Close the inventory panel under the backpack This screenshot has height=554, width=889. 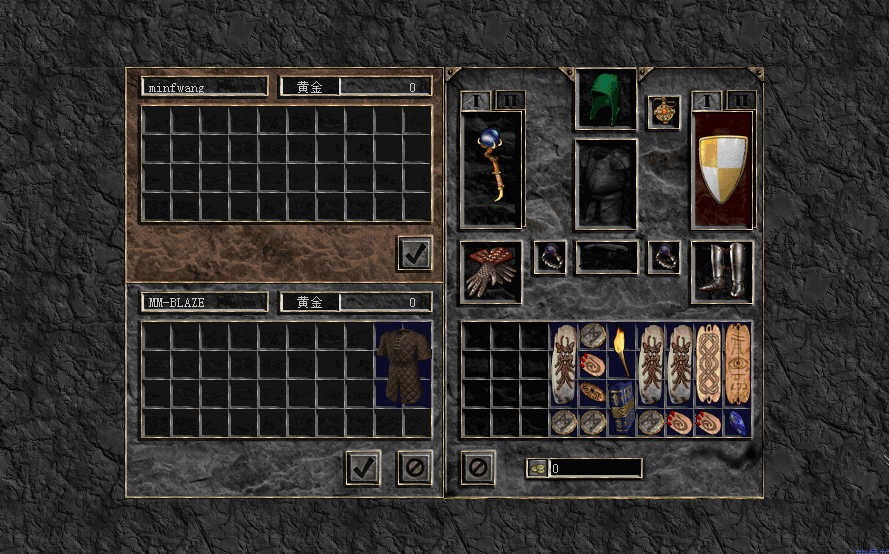coord(478,467)
